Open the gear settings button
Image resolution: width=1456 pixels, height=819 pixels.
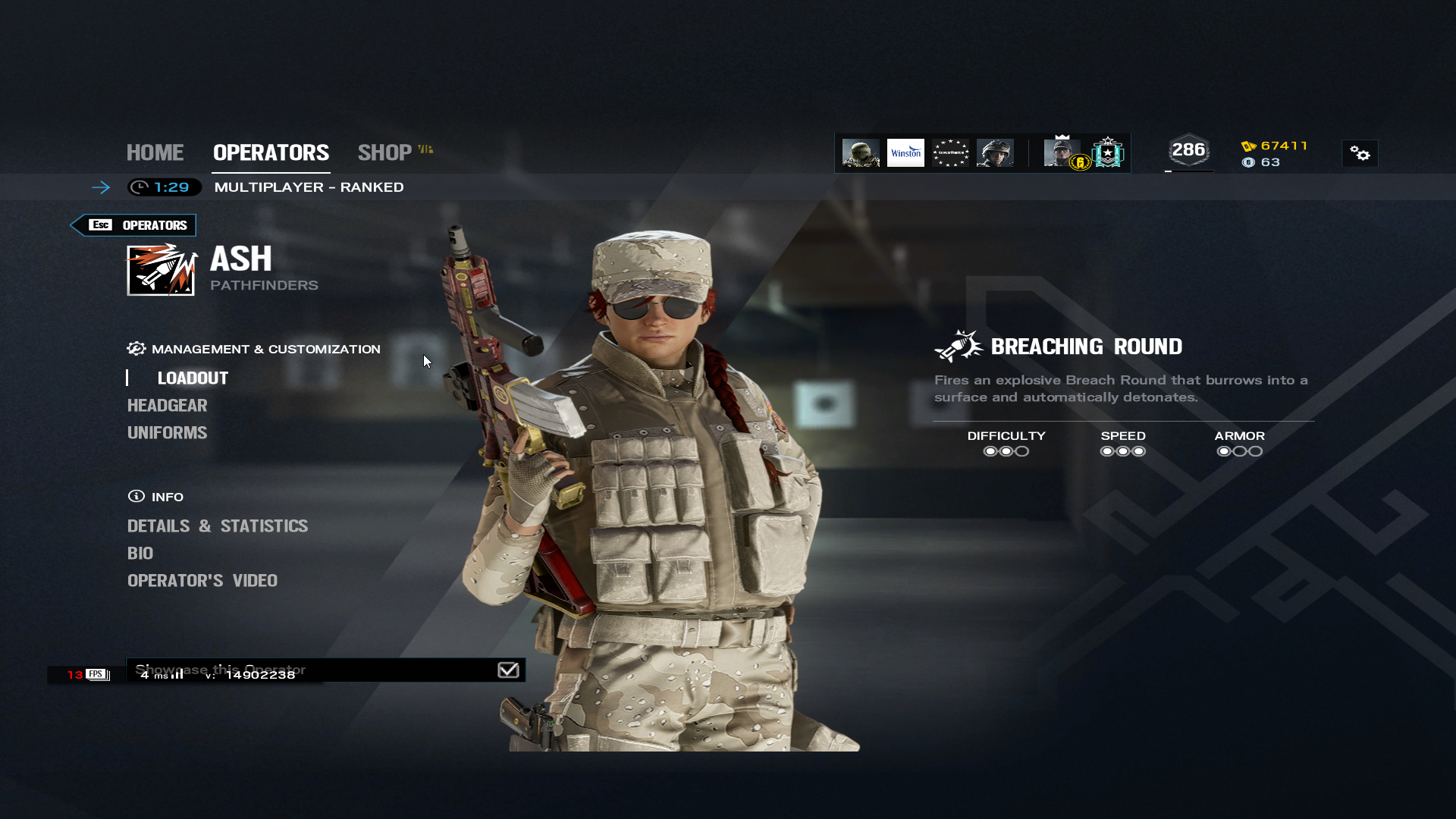coord(1360,154)
